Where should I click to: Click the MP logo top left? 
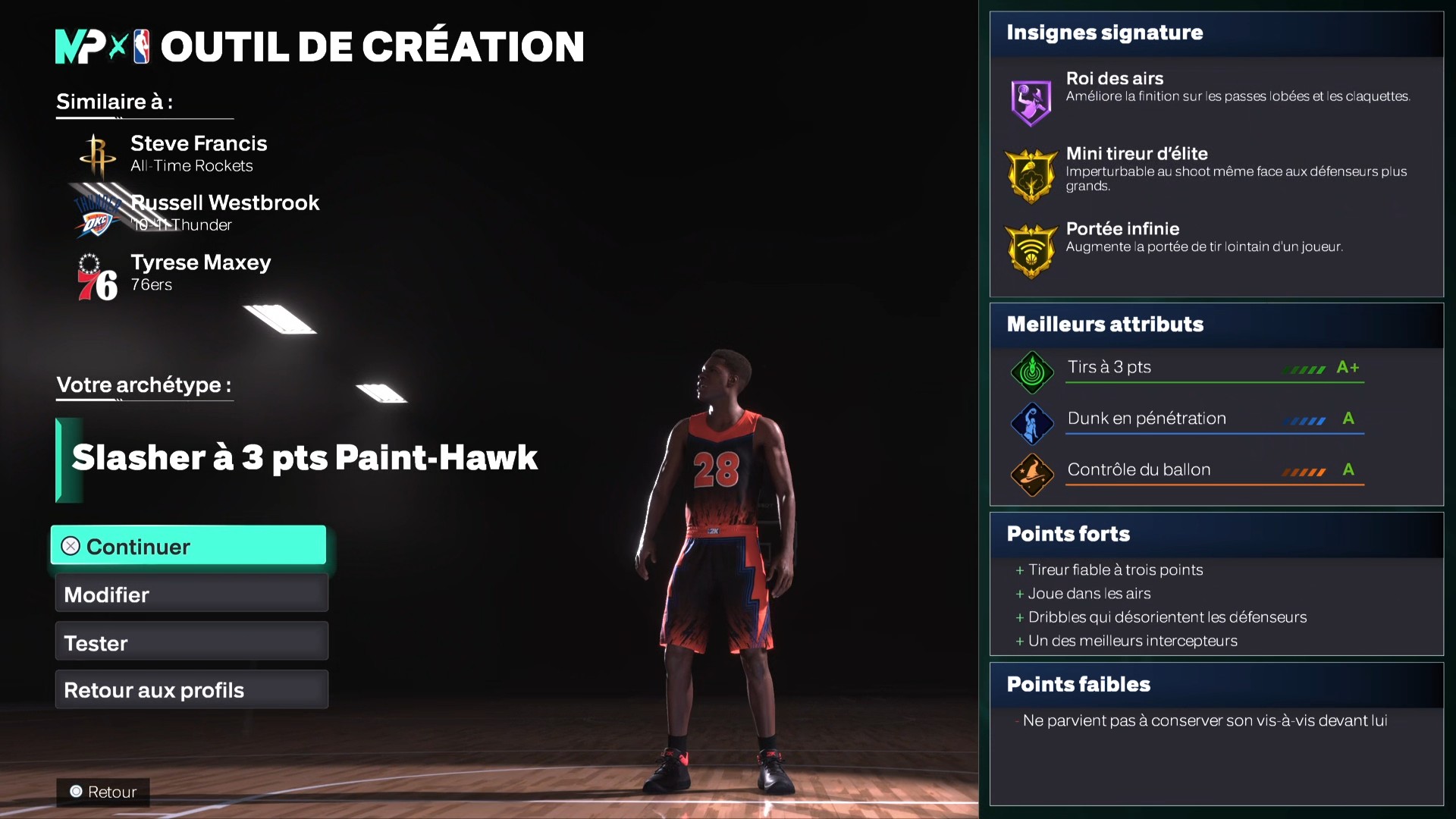[x=80, y=45]
